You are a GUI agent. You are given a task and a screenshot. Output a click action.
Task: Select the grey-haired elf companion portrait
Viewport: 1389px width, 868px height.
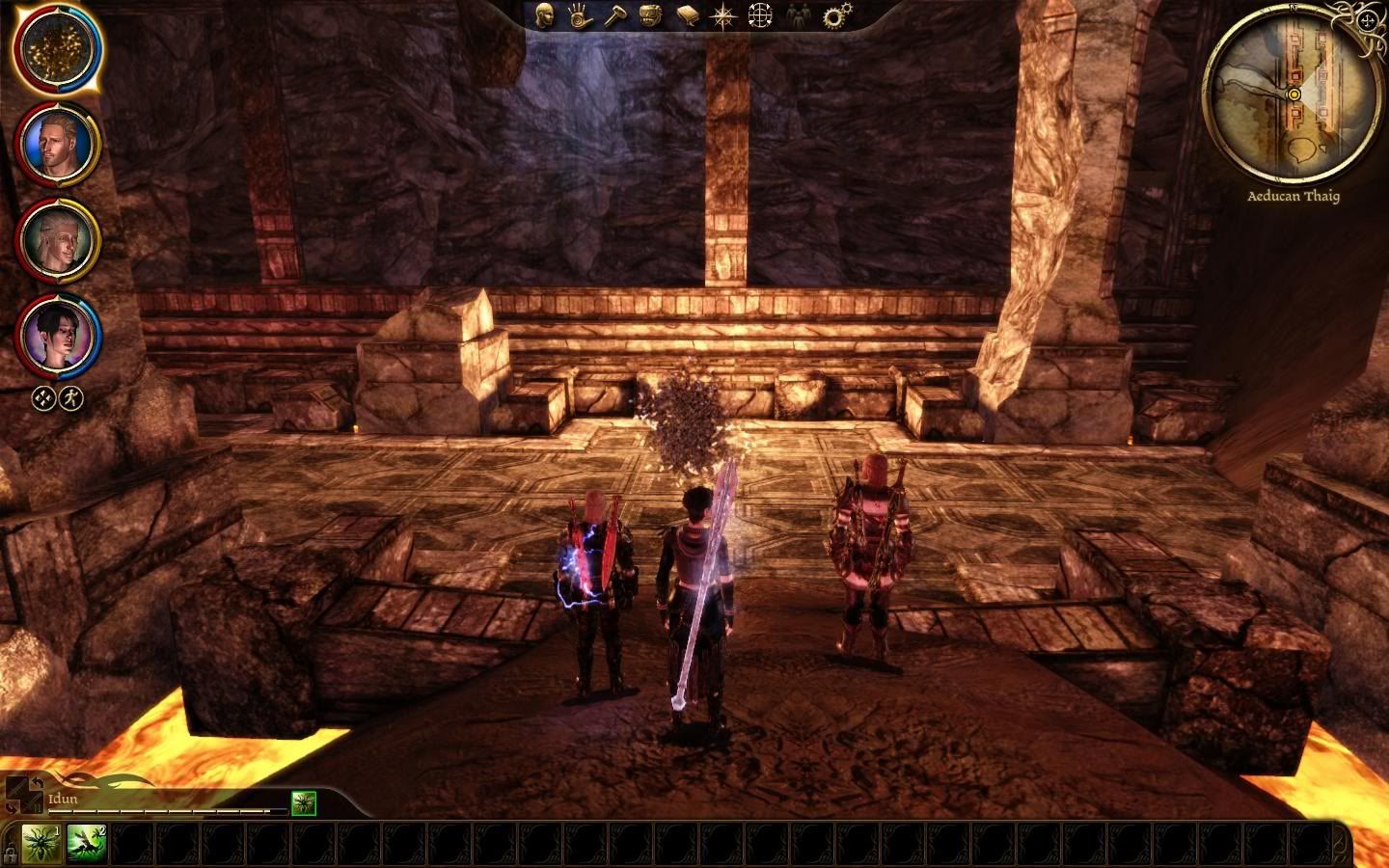click(58, 239)
